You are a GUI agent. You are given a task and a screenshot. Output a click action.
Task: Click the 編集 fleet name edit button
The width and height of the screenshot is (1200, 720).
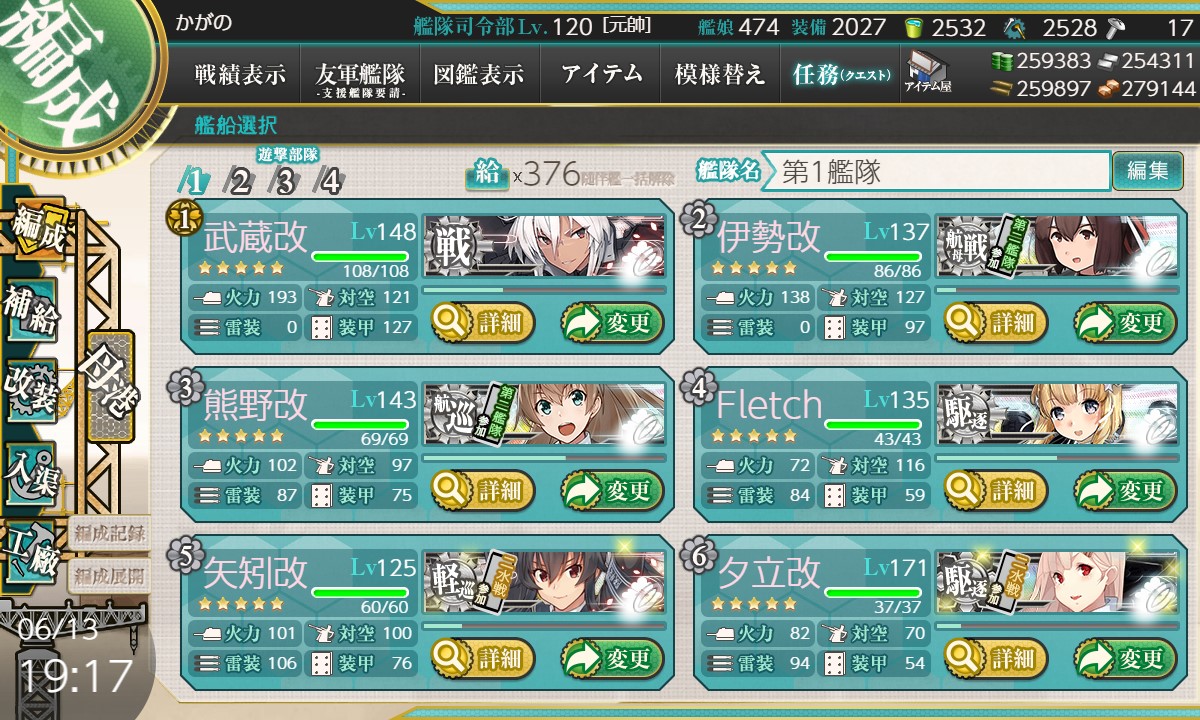pos(1147,171)
